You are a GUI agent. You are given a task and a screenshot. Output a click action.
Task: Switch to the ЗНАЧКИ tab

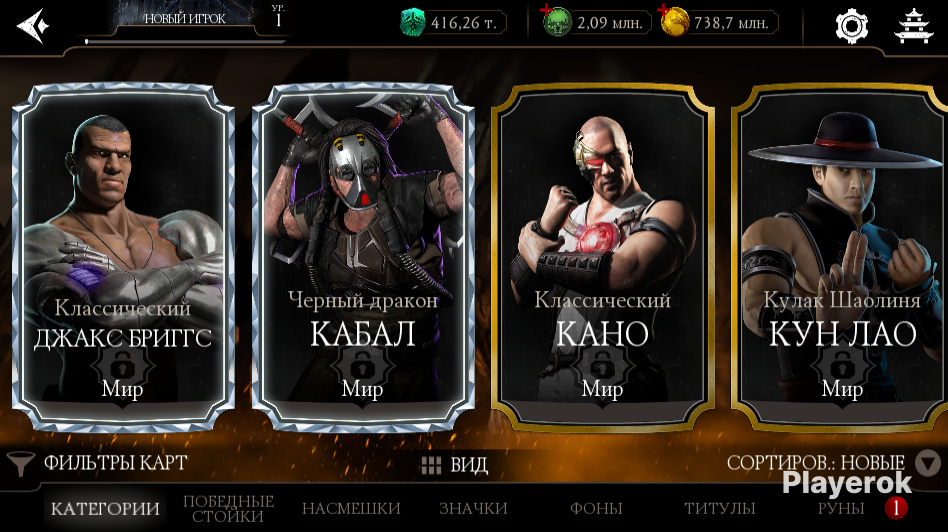tap(473, 509)
